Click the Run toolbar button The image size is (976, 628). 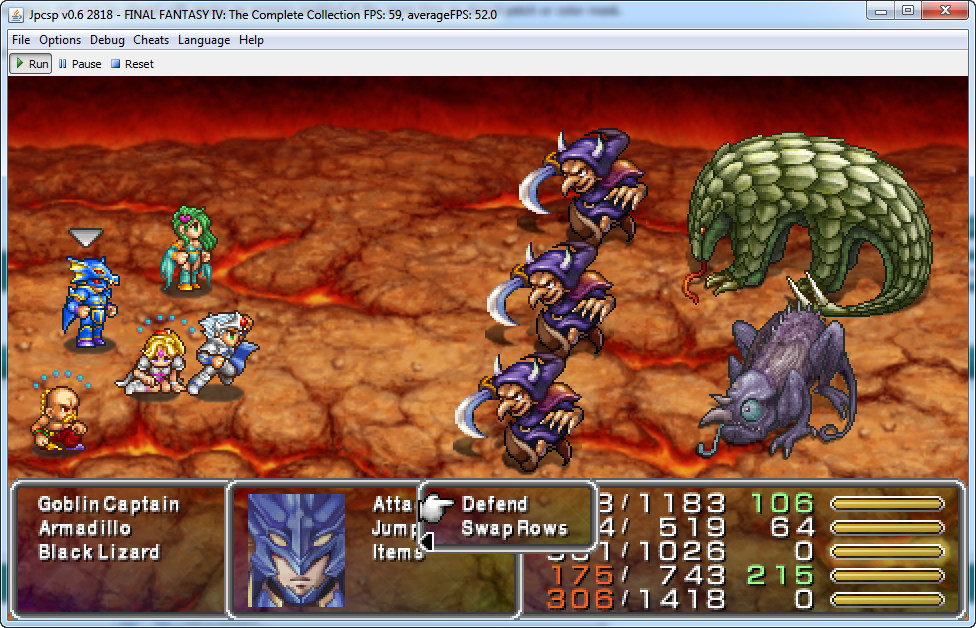click(31, 64)
